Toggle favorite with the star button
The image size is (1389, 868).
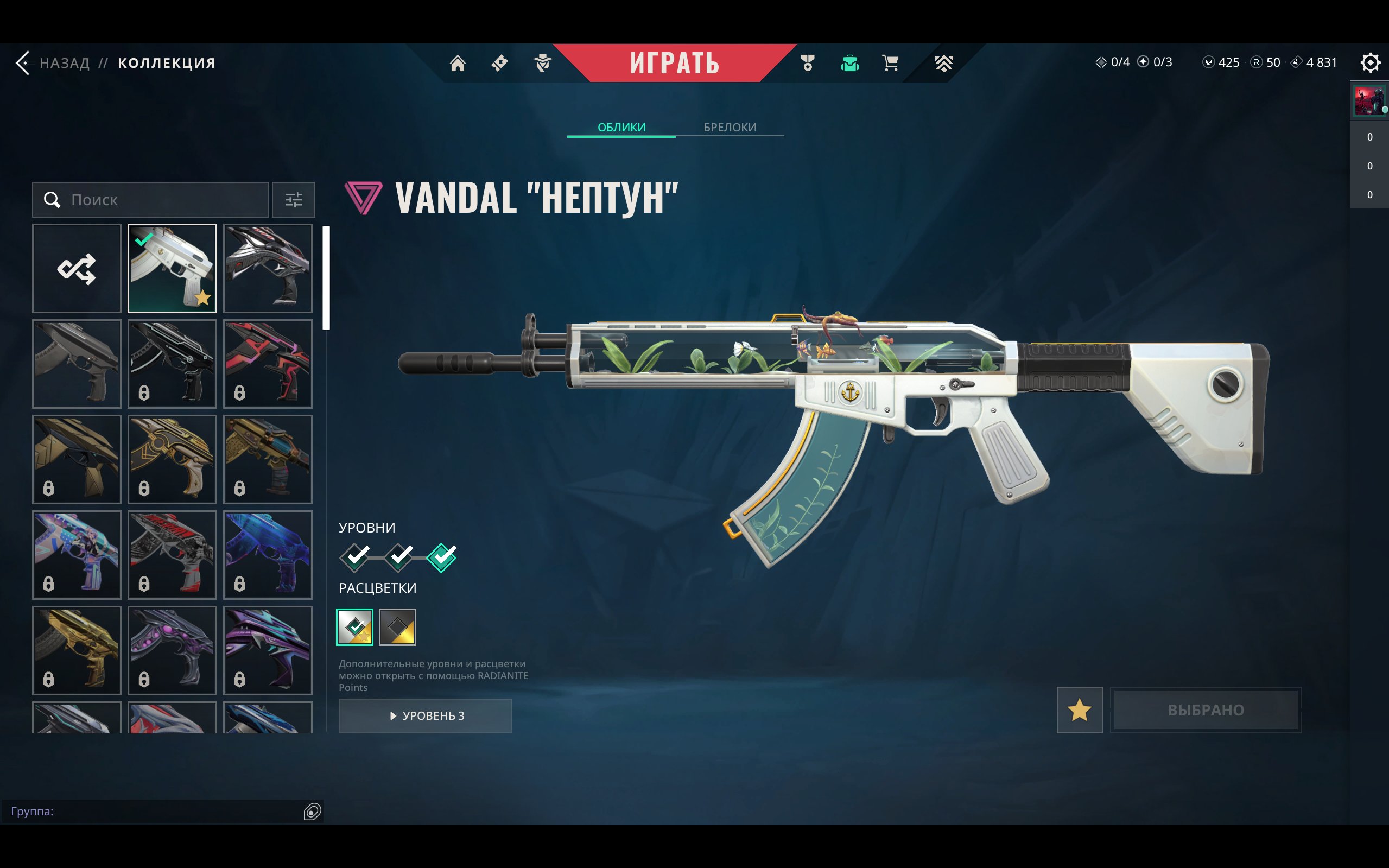point(1079,710)
